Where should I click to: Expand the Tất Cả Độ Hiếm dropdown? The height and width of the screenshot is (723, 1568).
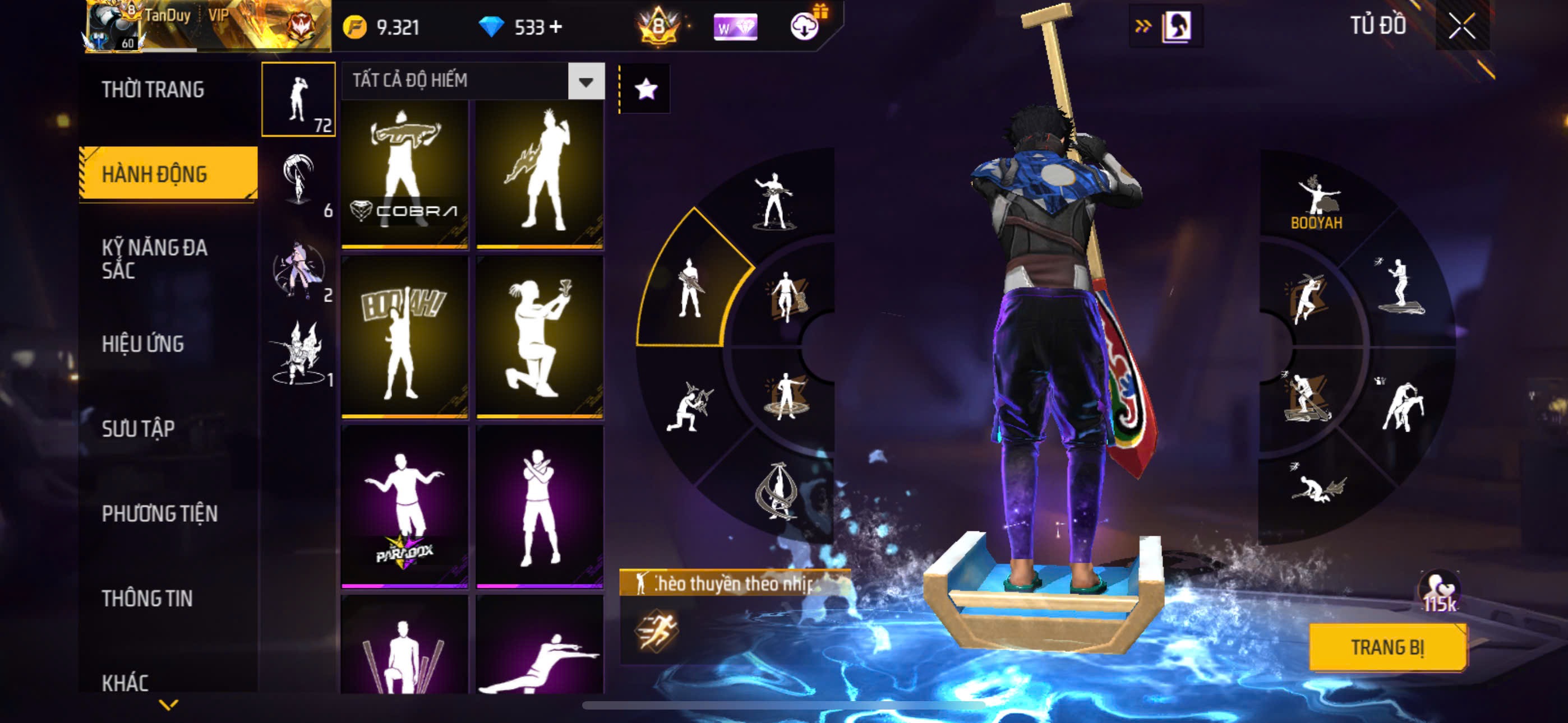[585, 81]
